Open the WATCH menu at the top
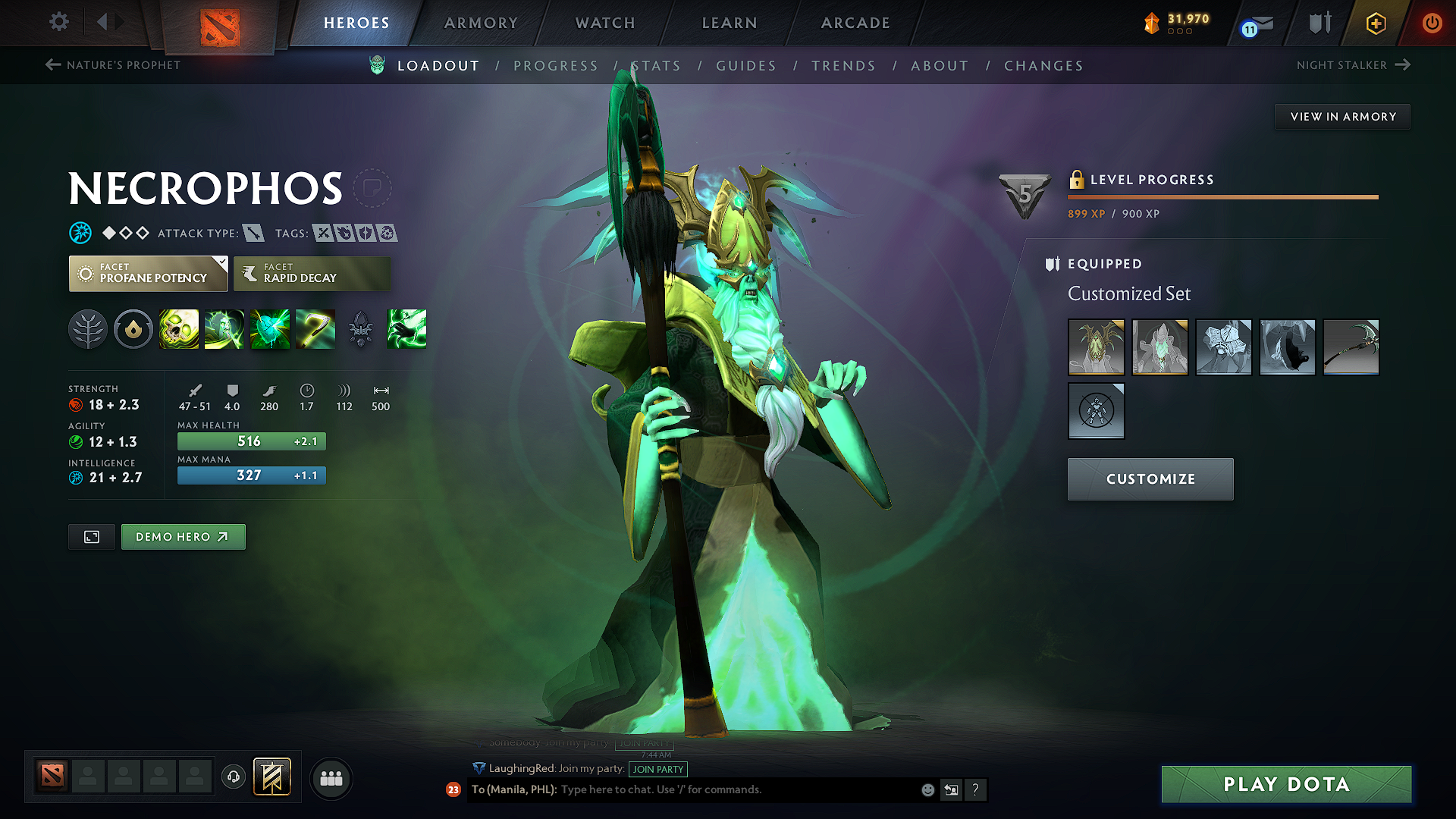 (604, 23)
